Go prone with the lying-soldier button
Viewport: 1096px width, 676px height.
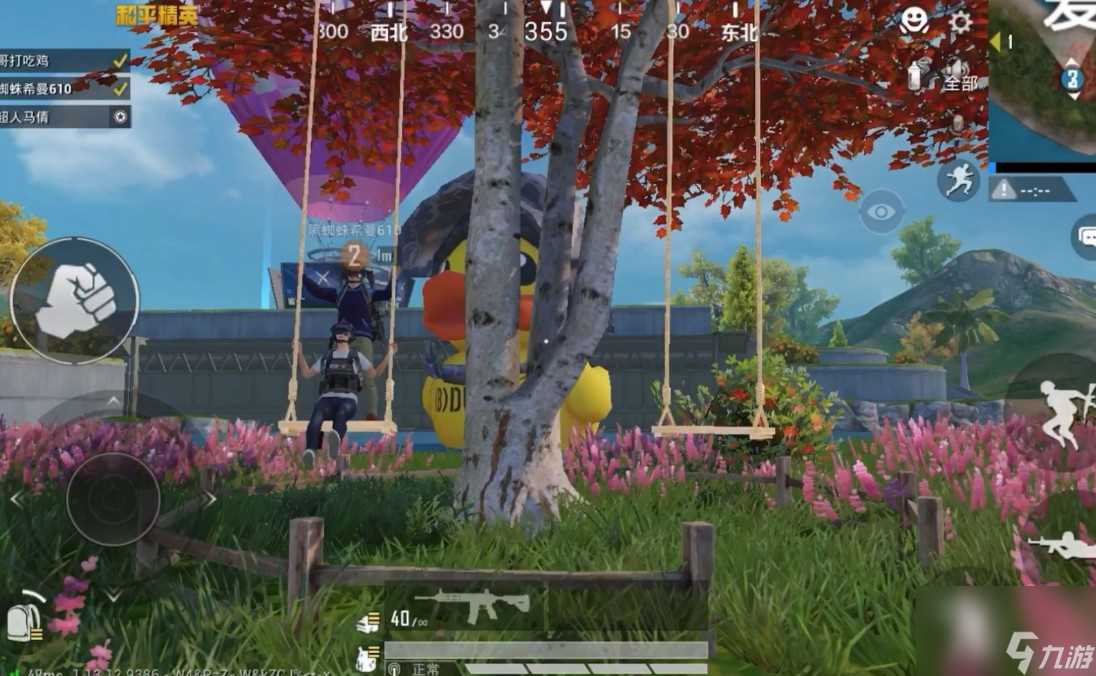point(1062,545)
